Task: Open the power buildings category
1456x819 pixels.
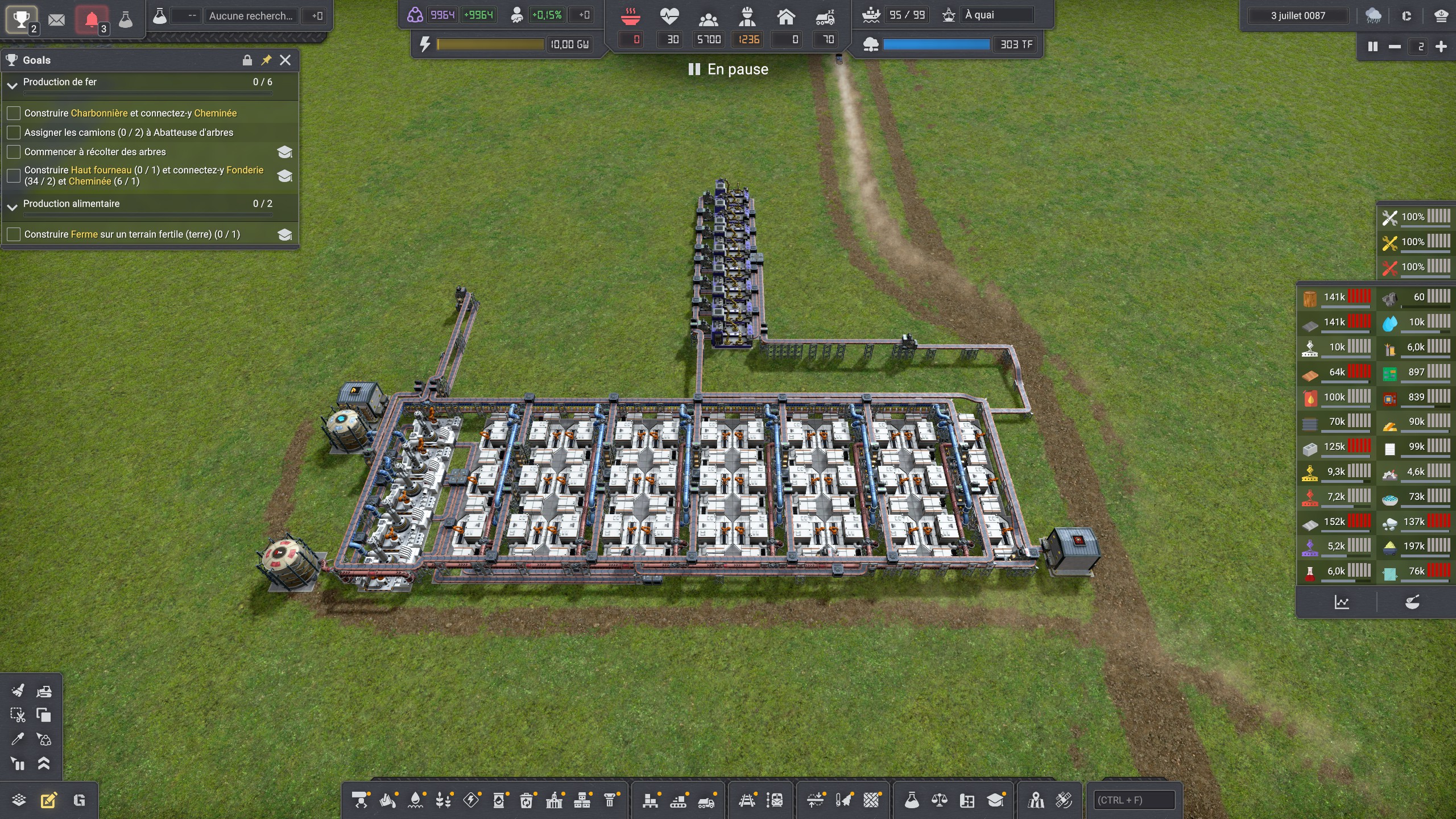Action: pos(471,799)
